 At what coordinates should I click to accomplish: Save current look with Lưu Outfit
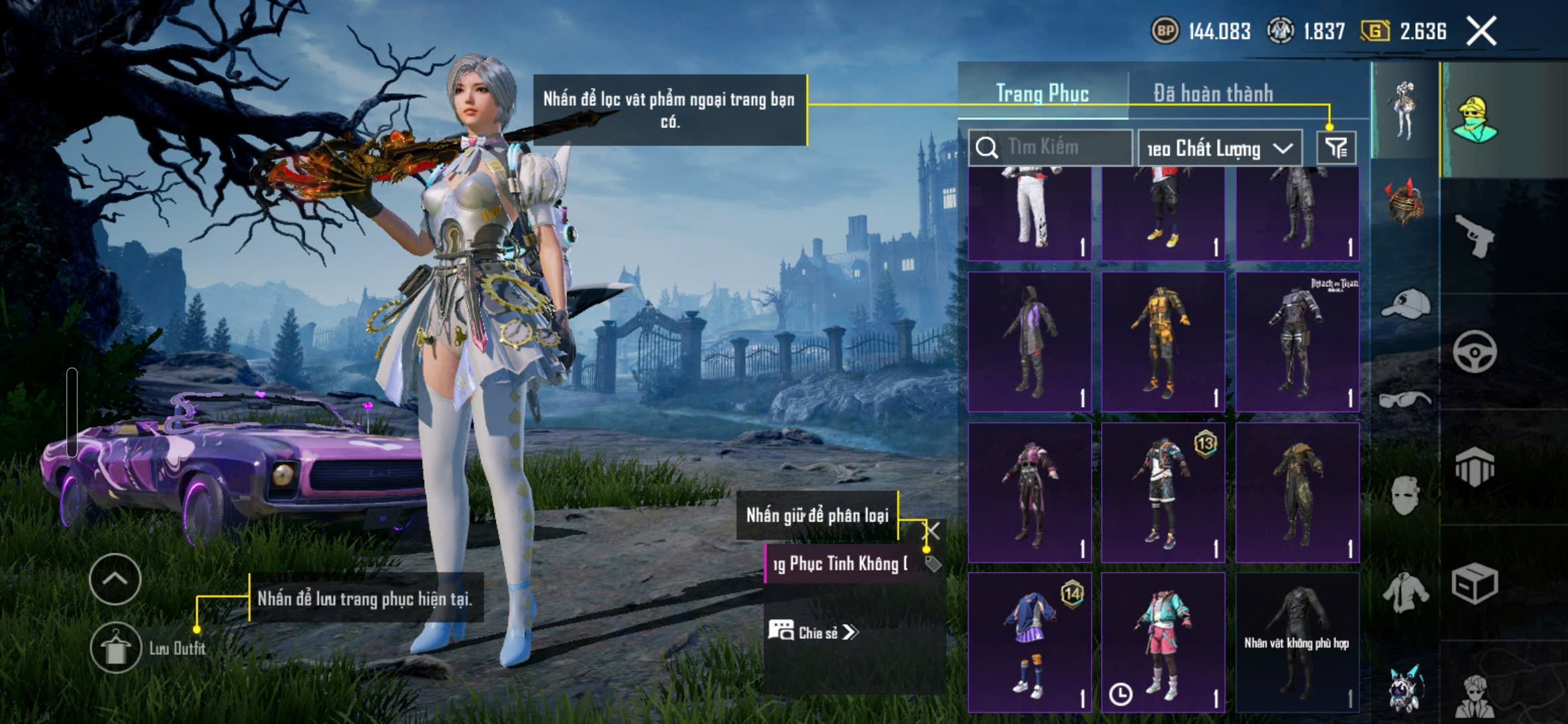(116, 648)
